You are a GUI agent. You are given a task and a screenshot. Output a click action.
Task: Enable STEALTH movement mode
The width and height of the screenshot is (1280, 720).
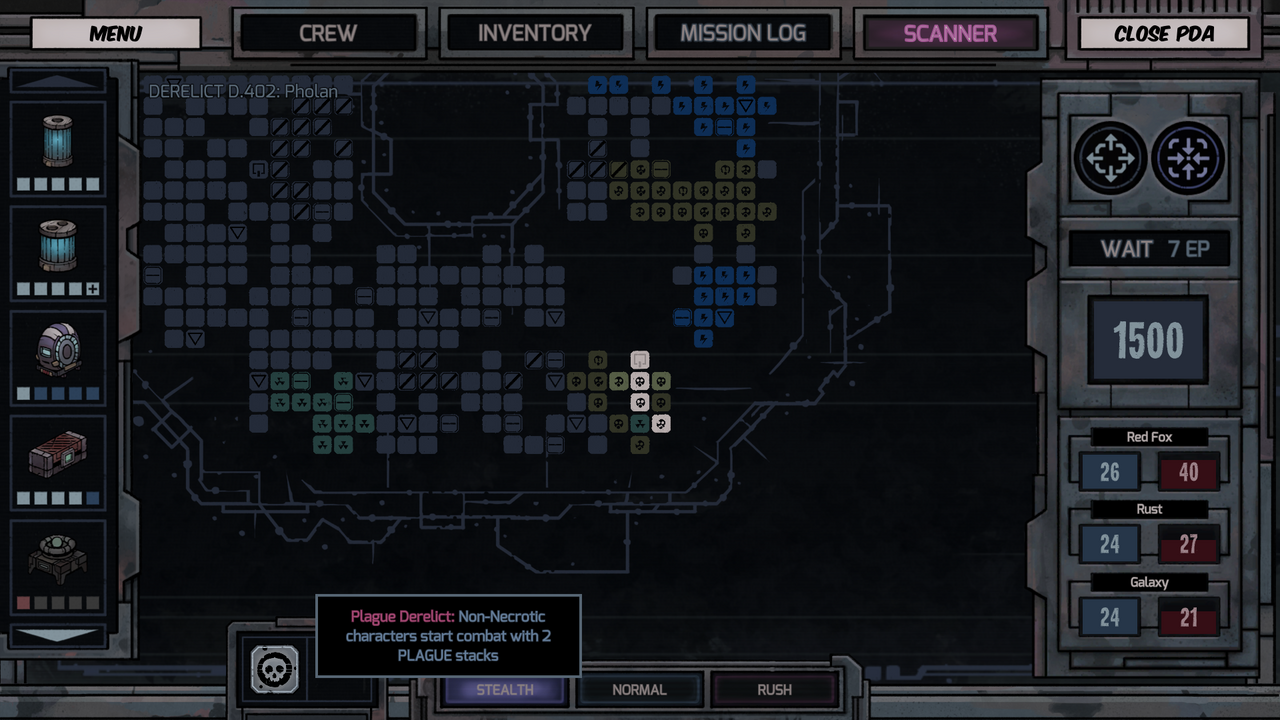point(505,689)
